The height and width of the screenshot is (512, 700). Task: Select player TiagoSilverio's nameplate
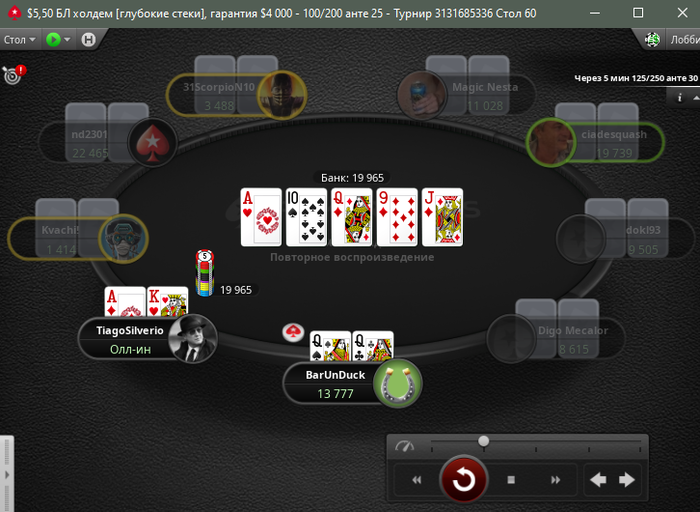tap(130, 339)
